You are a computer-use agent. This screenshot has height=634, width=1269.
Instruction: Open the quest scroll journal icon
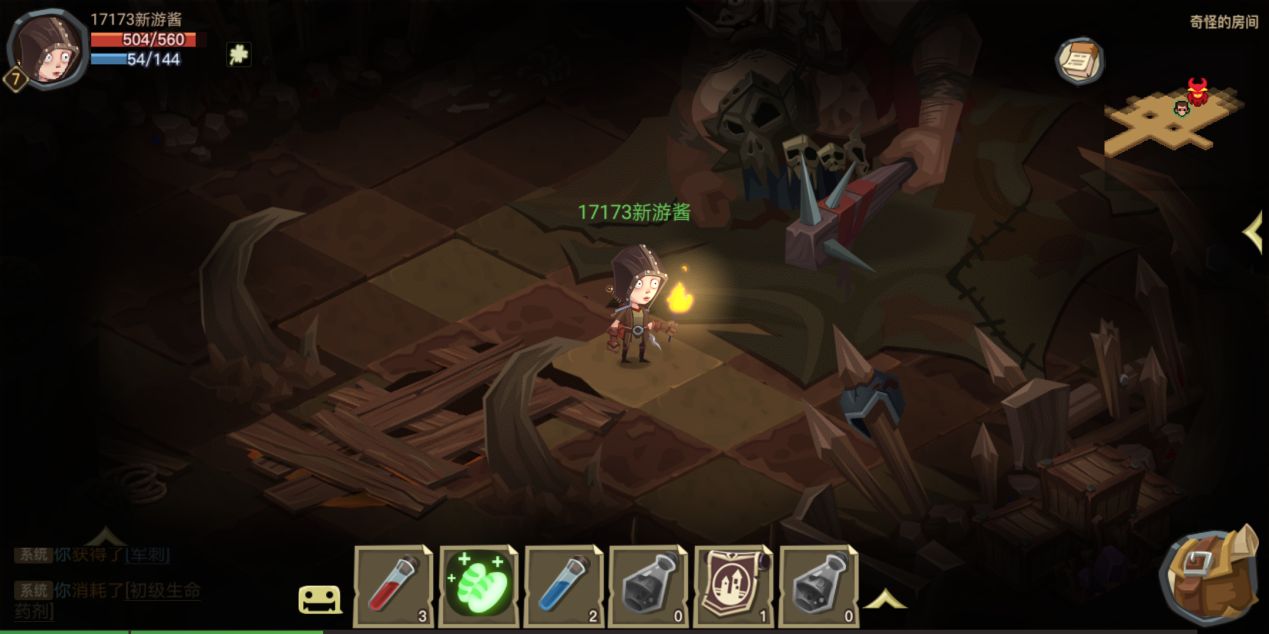coord(1079,60)
